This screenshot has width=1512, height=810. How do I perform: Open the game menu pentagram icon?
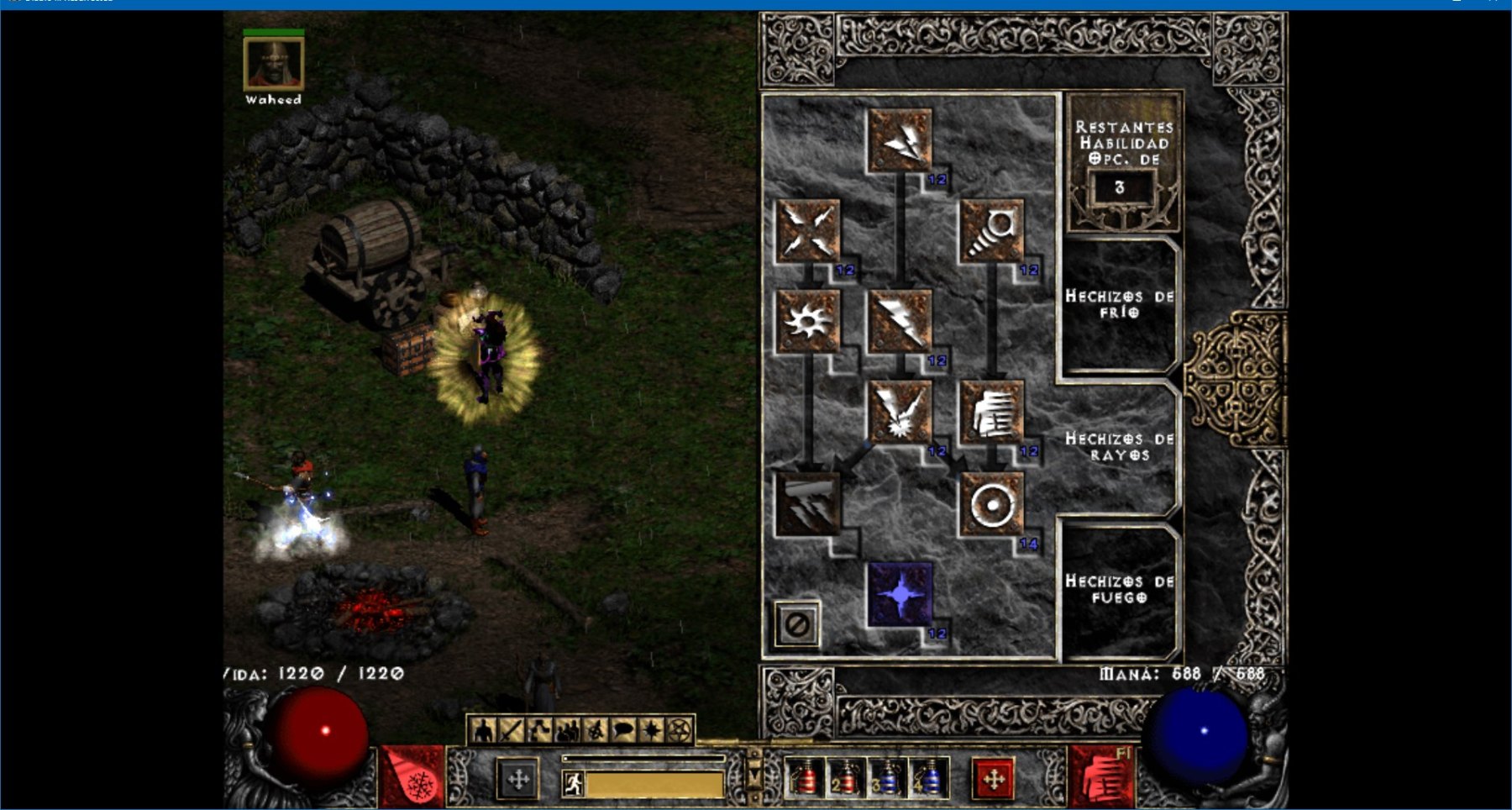point(680,730)
